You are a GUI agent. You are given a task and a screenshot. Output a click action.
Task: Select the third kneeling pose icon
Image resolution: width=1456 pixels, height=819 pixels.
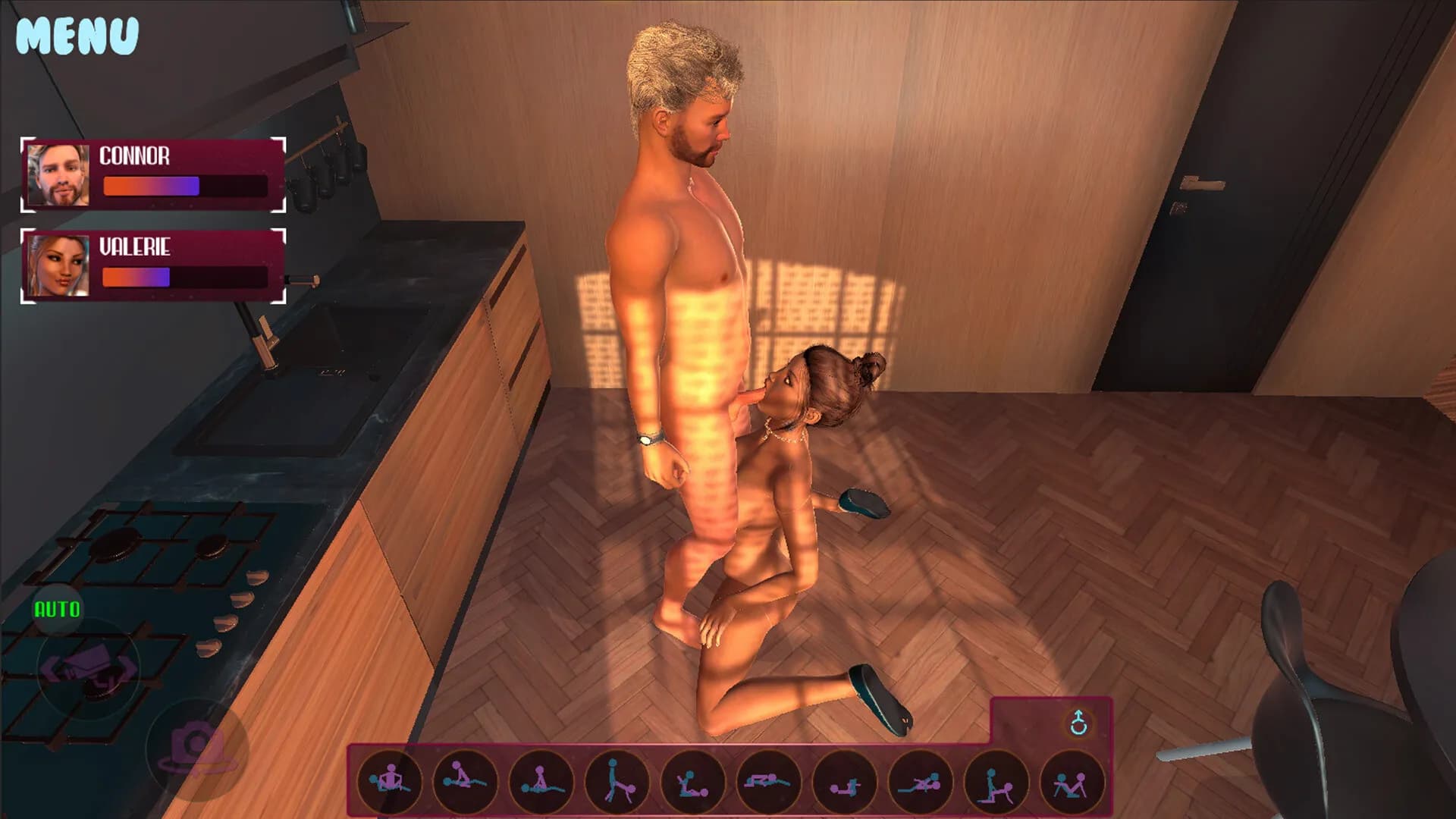(x=540, y=781)
